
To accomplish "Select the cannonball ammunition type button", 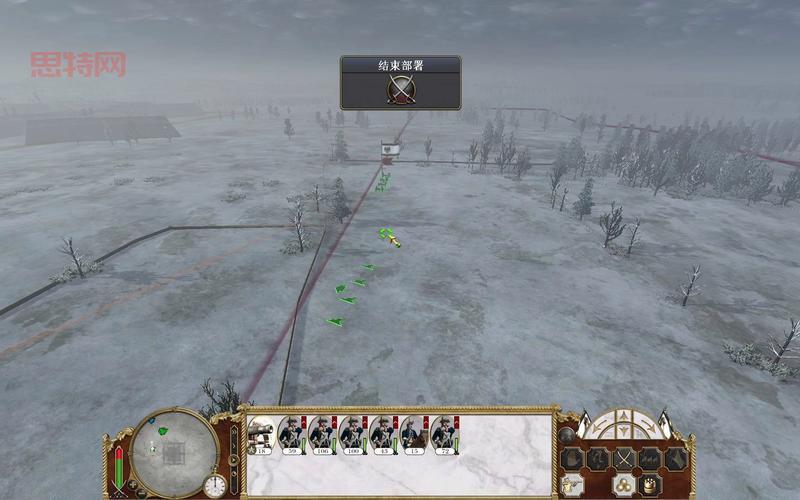I will click(x=622, y=484).
